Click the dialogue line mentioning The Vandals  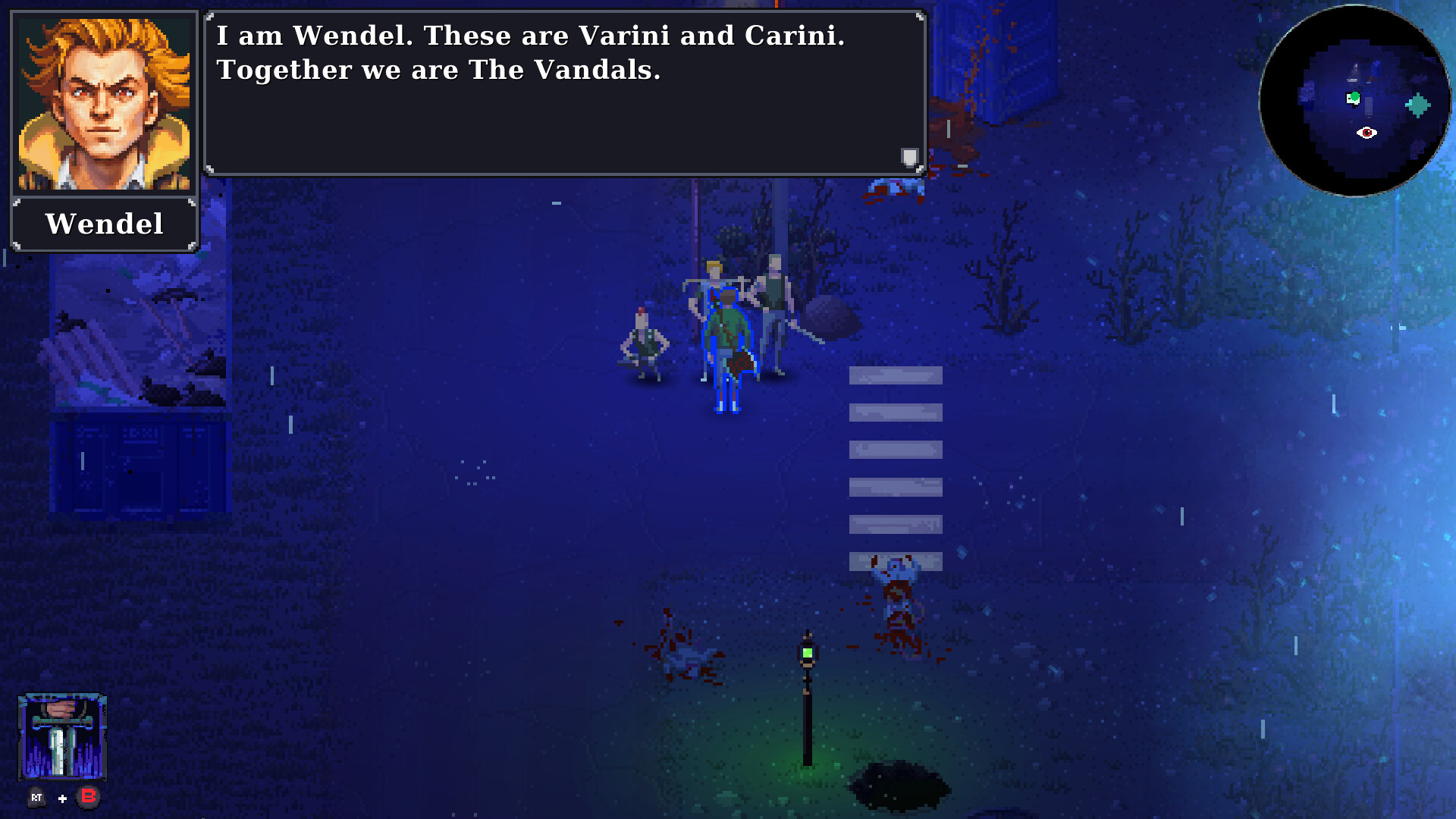pos(440,69)
